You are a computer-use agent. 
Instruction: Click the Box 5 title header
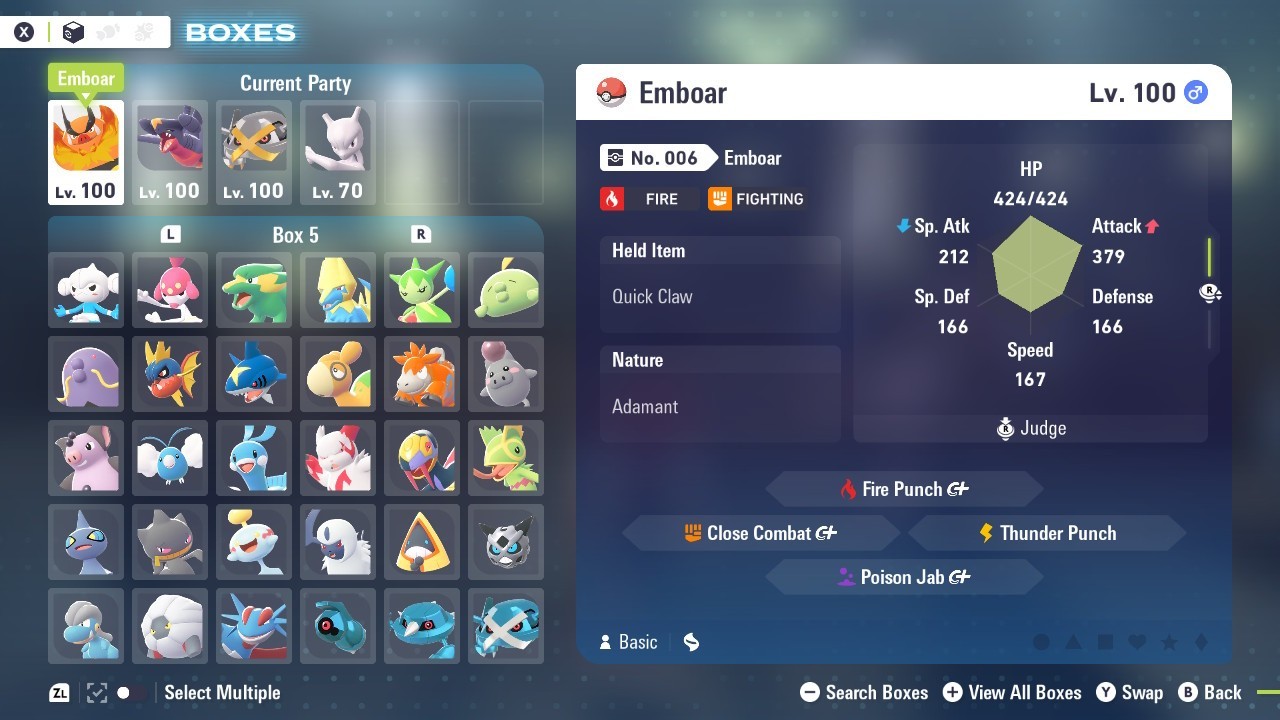click(x=296, y=235)
